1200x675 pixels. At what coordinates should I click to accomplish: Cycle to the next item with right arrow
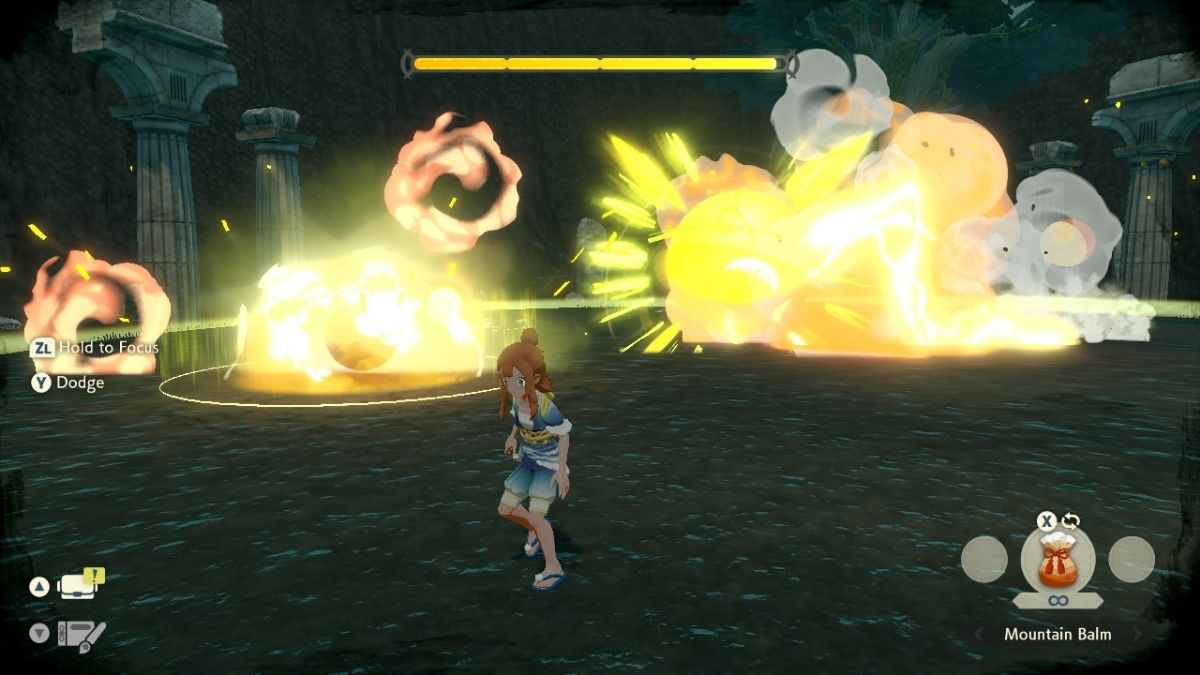pos(1136,634)
